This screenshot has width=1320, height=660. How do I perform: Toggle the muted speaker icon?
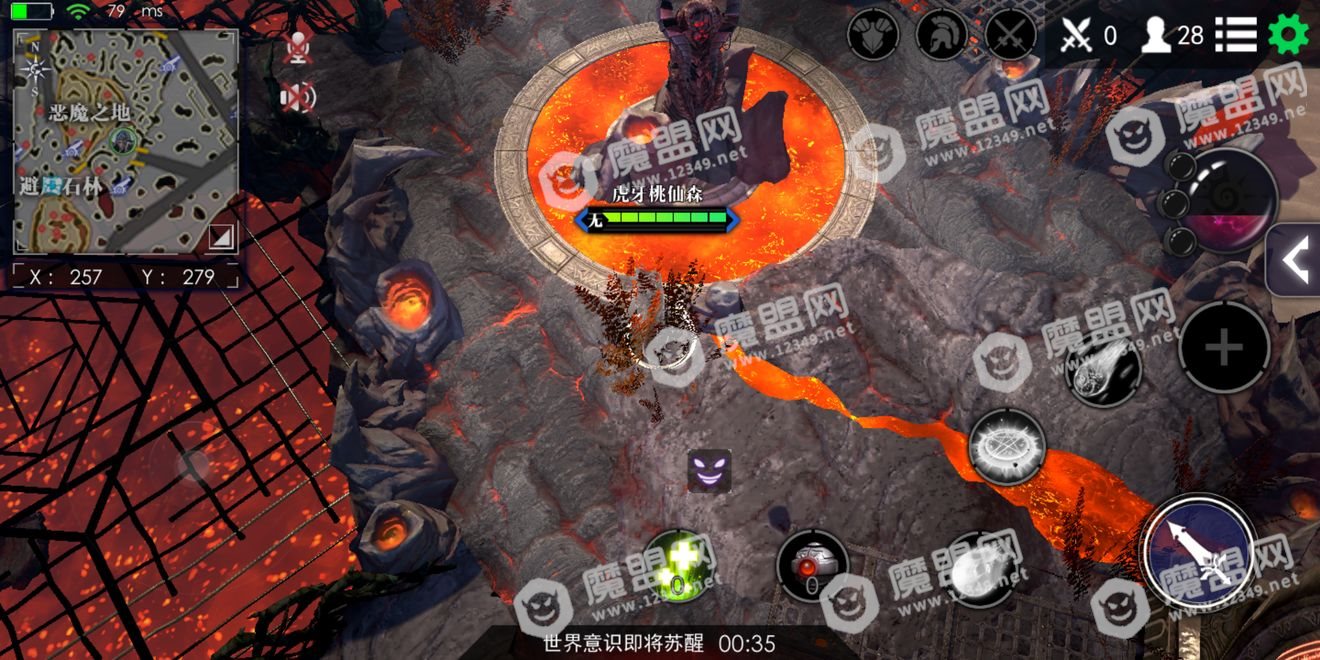(297, 97)
